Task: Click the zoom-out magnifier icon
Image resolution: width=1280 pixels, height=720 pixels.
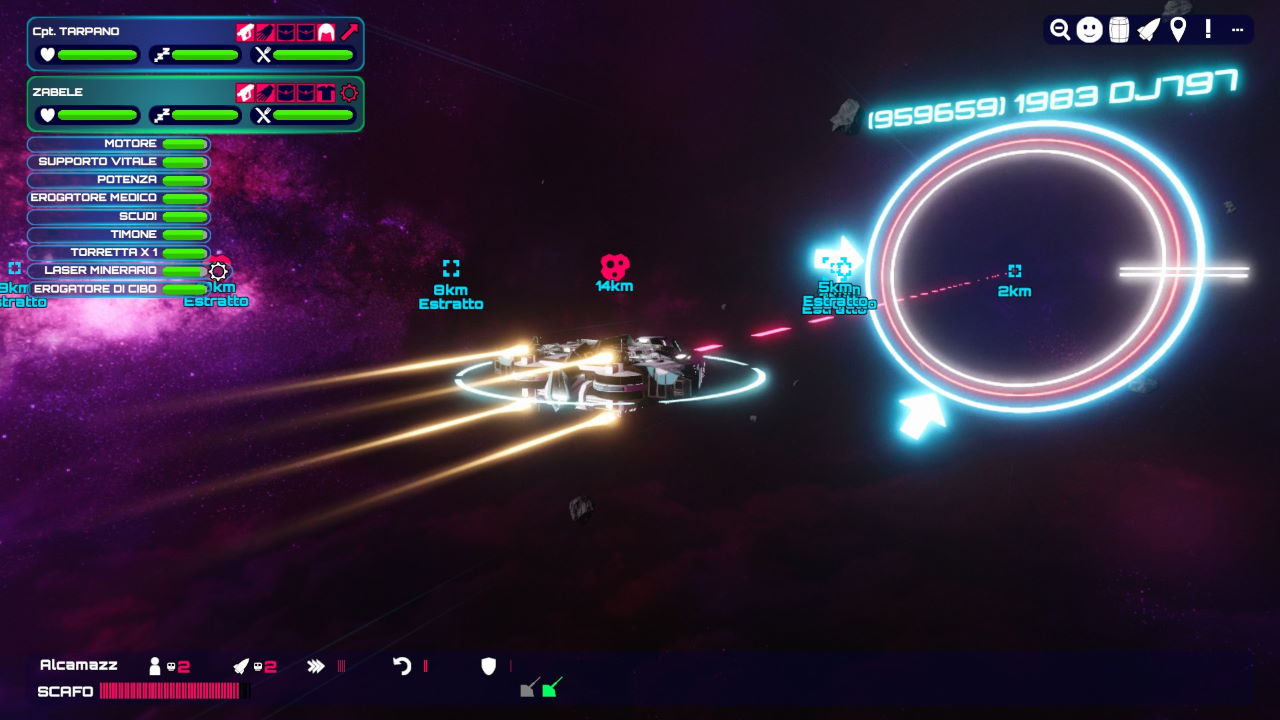Action: [x=1060, y=30]
